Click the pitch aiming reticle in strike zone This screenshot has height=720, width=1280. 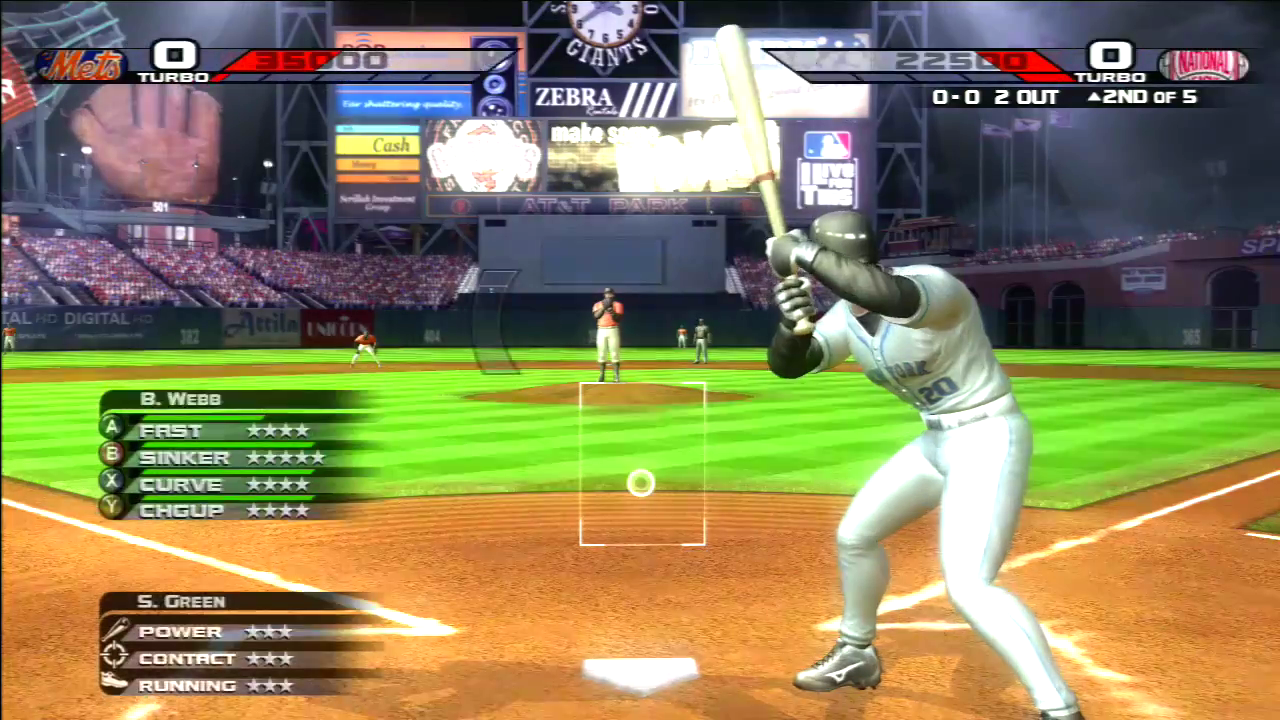(641, 484)
